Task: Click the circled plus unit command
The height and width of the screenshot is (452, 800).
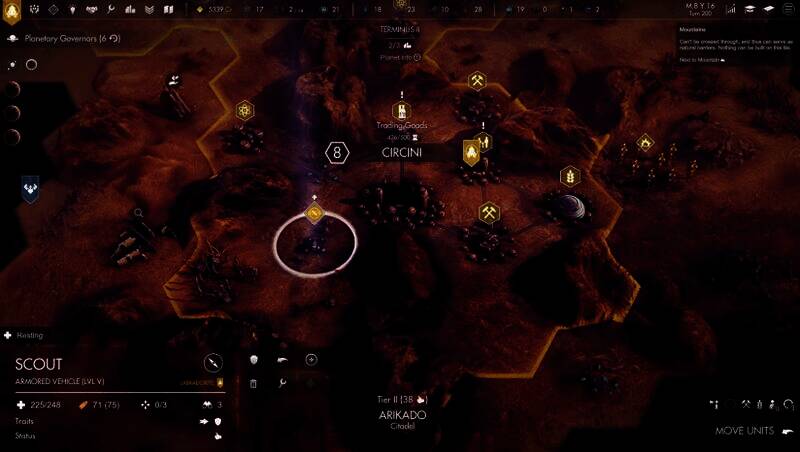Action: coord(311,360)
